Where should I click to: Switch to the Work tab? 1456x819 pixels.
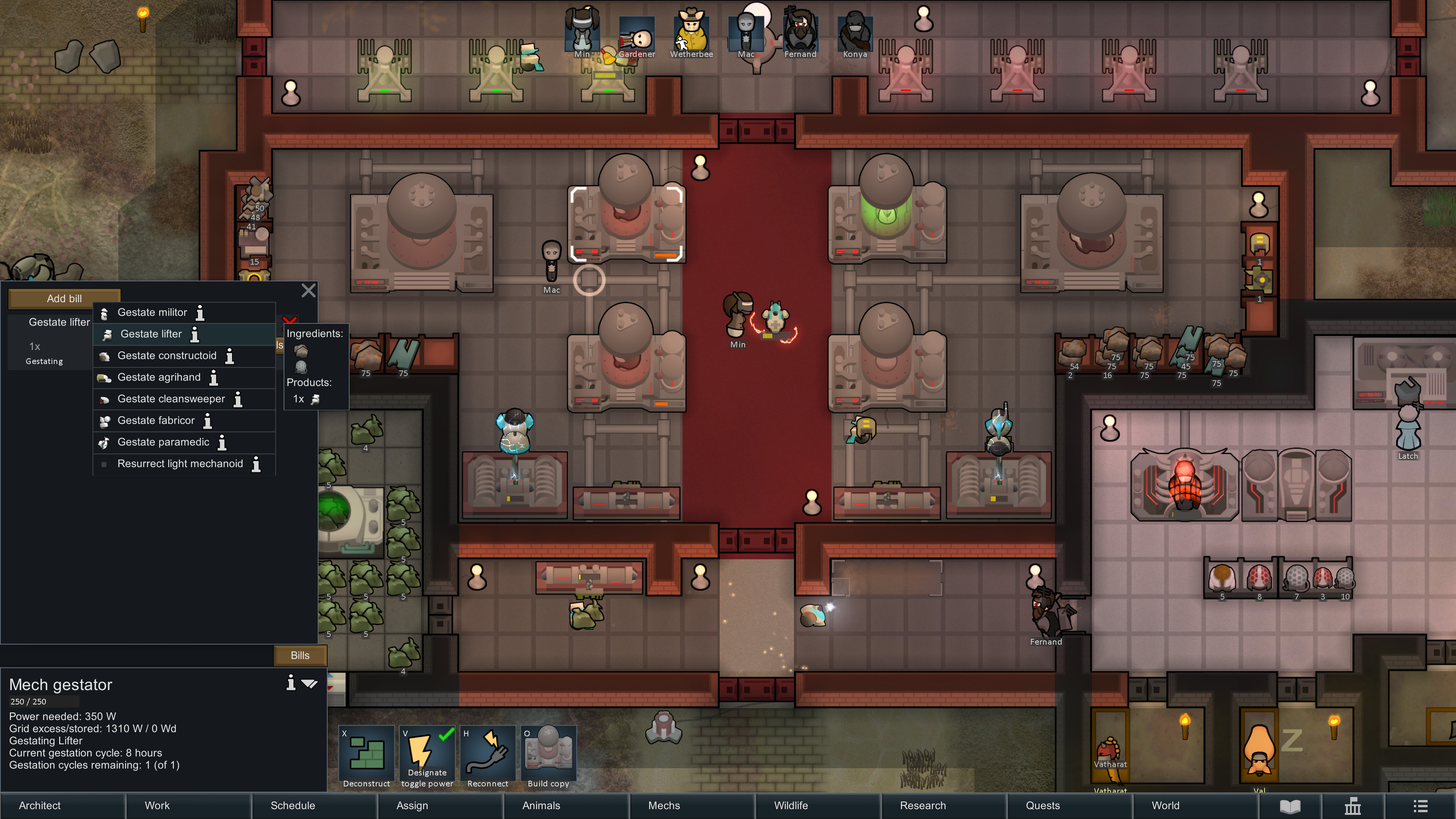click(157, 805)
